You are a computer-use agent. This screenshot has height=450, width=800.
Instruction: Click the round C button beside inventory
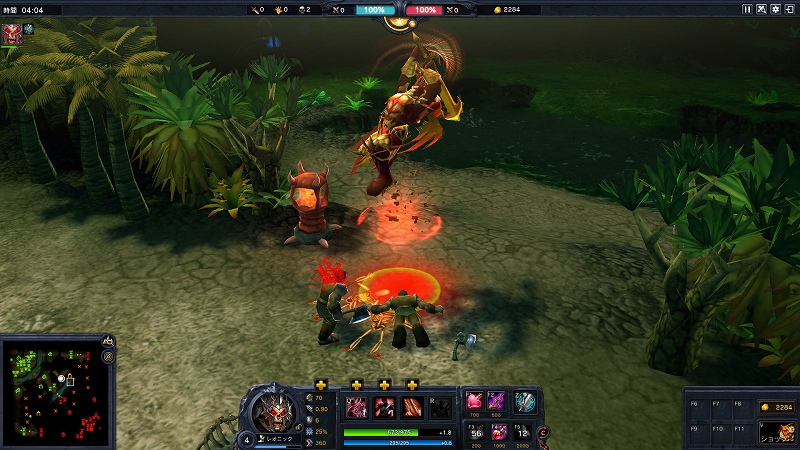point(543,432)
